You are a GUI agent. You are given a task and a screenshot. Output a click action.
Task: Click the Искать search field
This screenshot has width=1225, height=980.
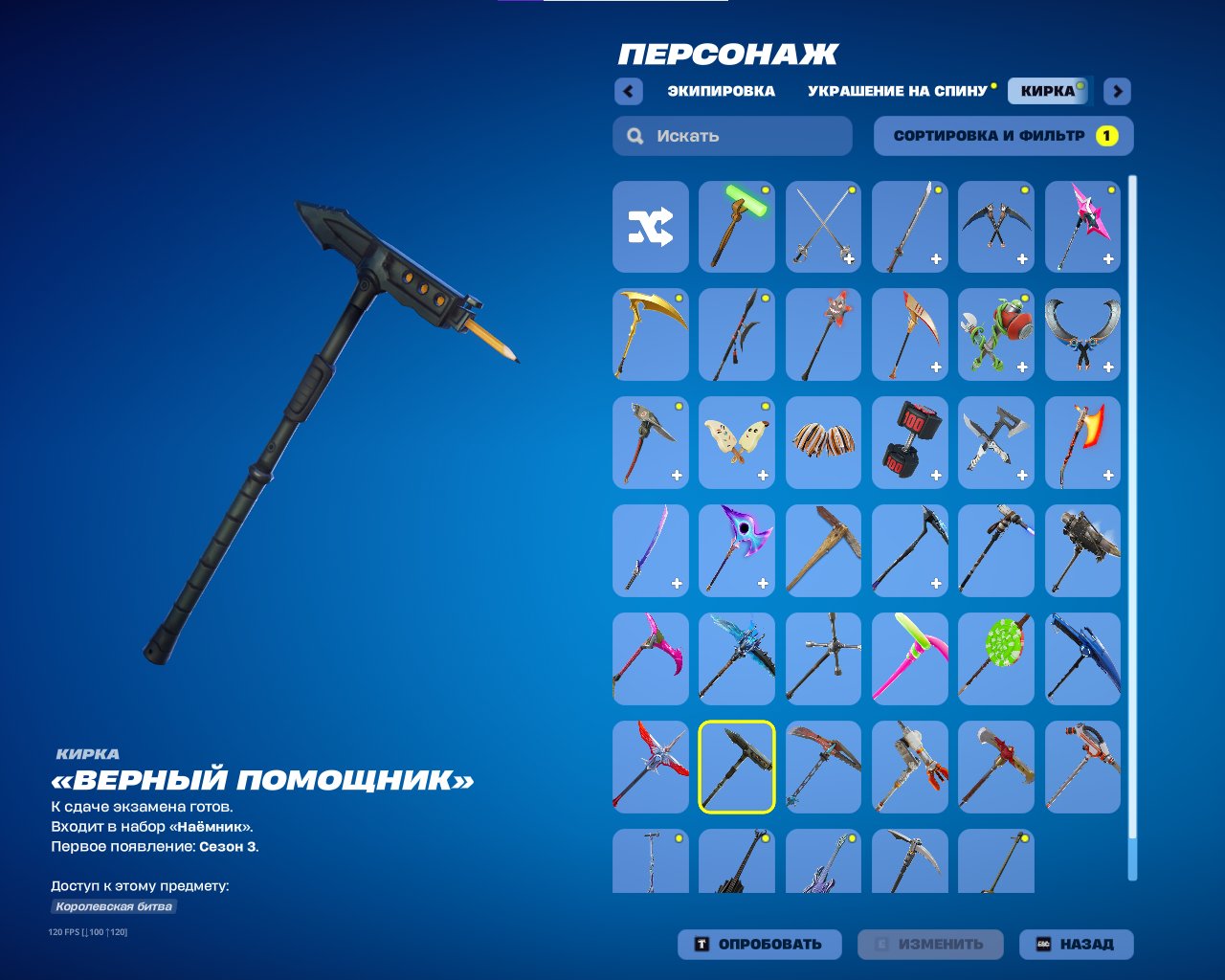[x=732, y=136]
